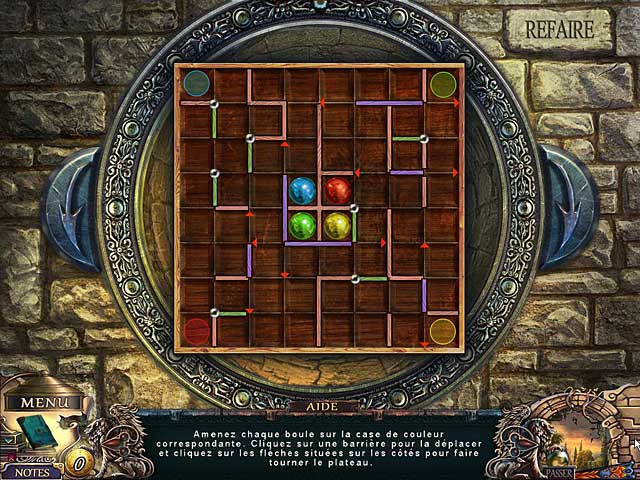Click the gold hint coin counter
This screenshot has width=640, height=480.
pyautogui.click(x=78, y=462)
